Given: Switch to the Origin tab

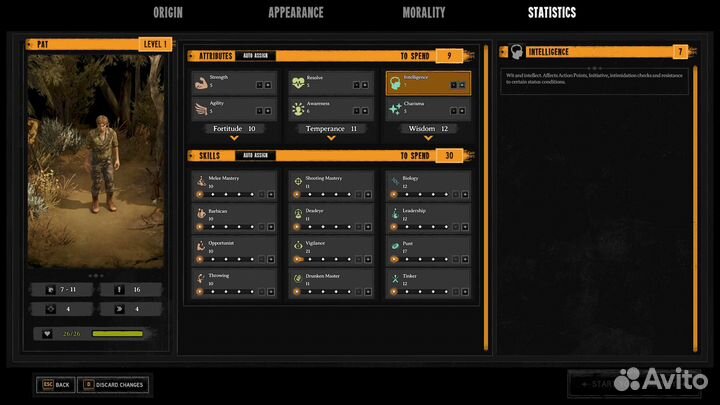Looking at the screenshot, I should click(x=167, y=13).
